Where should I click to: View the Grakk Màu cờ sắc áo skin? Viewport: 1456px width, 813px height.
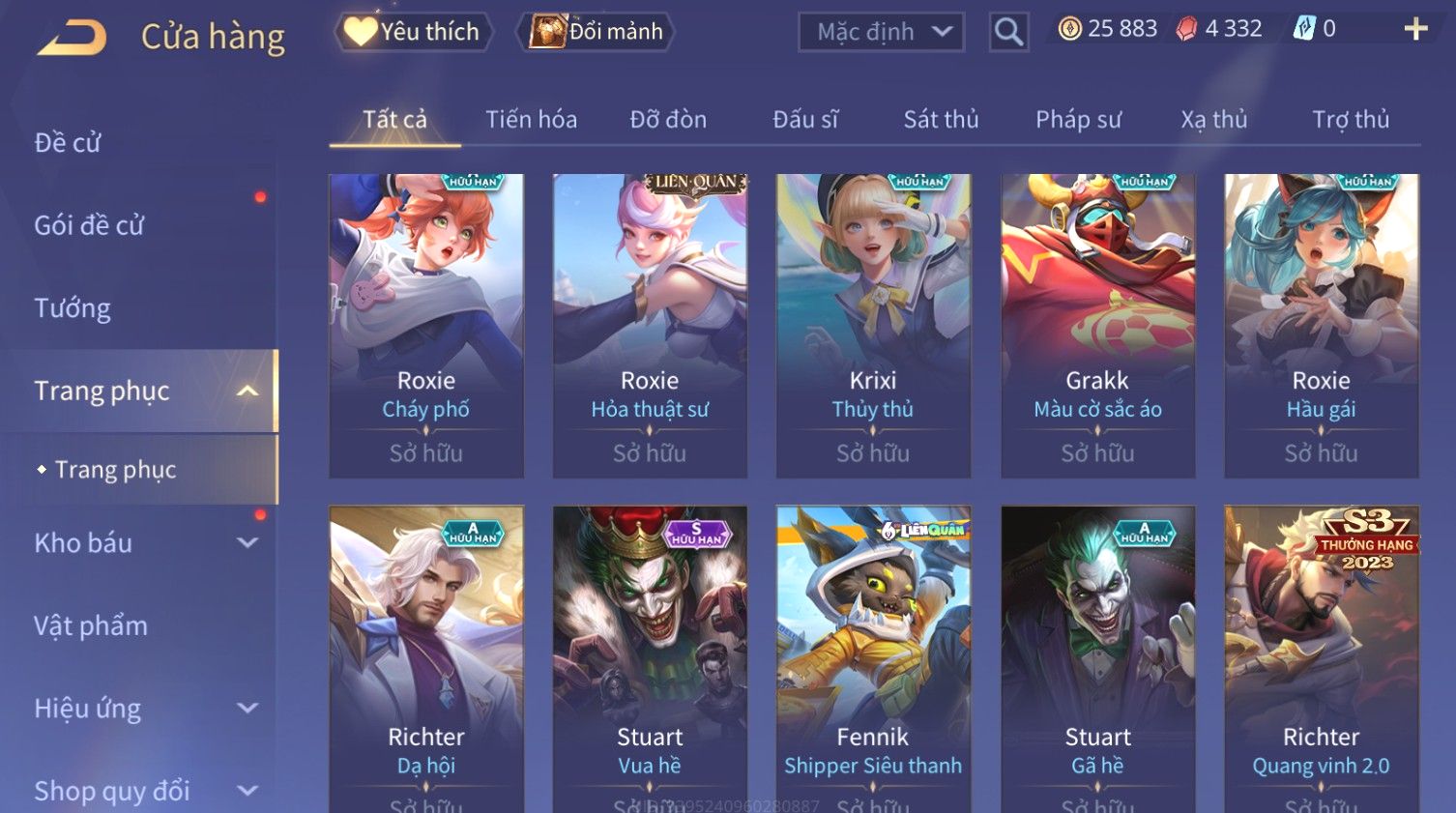(1097, 326)
